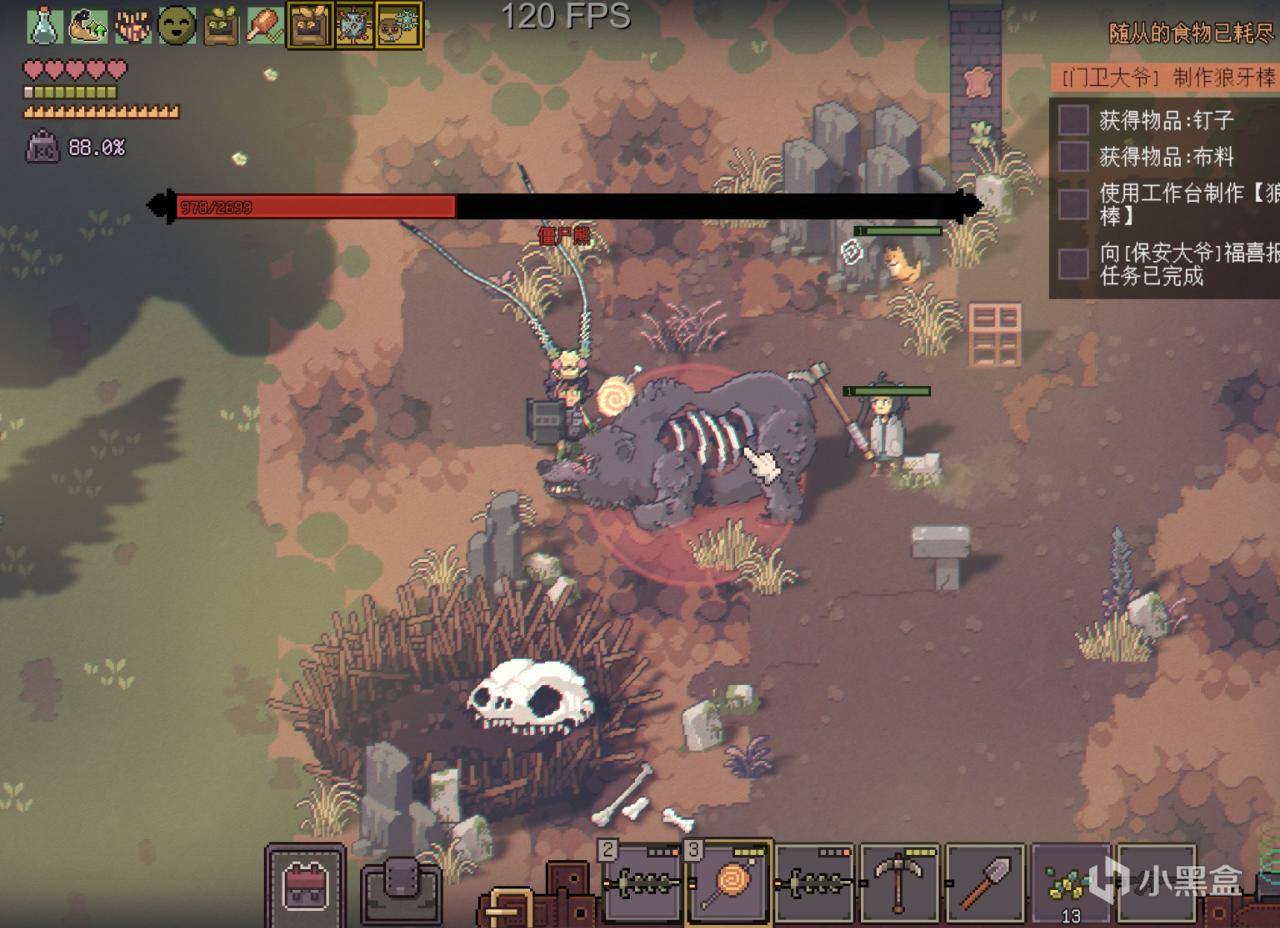Image resolution: width=1280 pixels, height=928 pixels.
Task: Check the meat drumstick buff icon
Action: [265, 25]
